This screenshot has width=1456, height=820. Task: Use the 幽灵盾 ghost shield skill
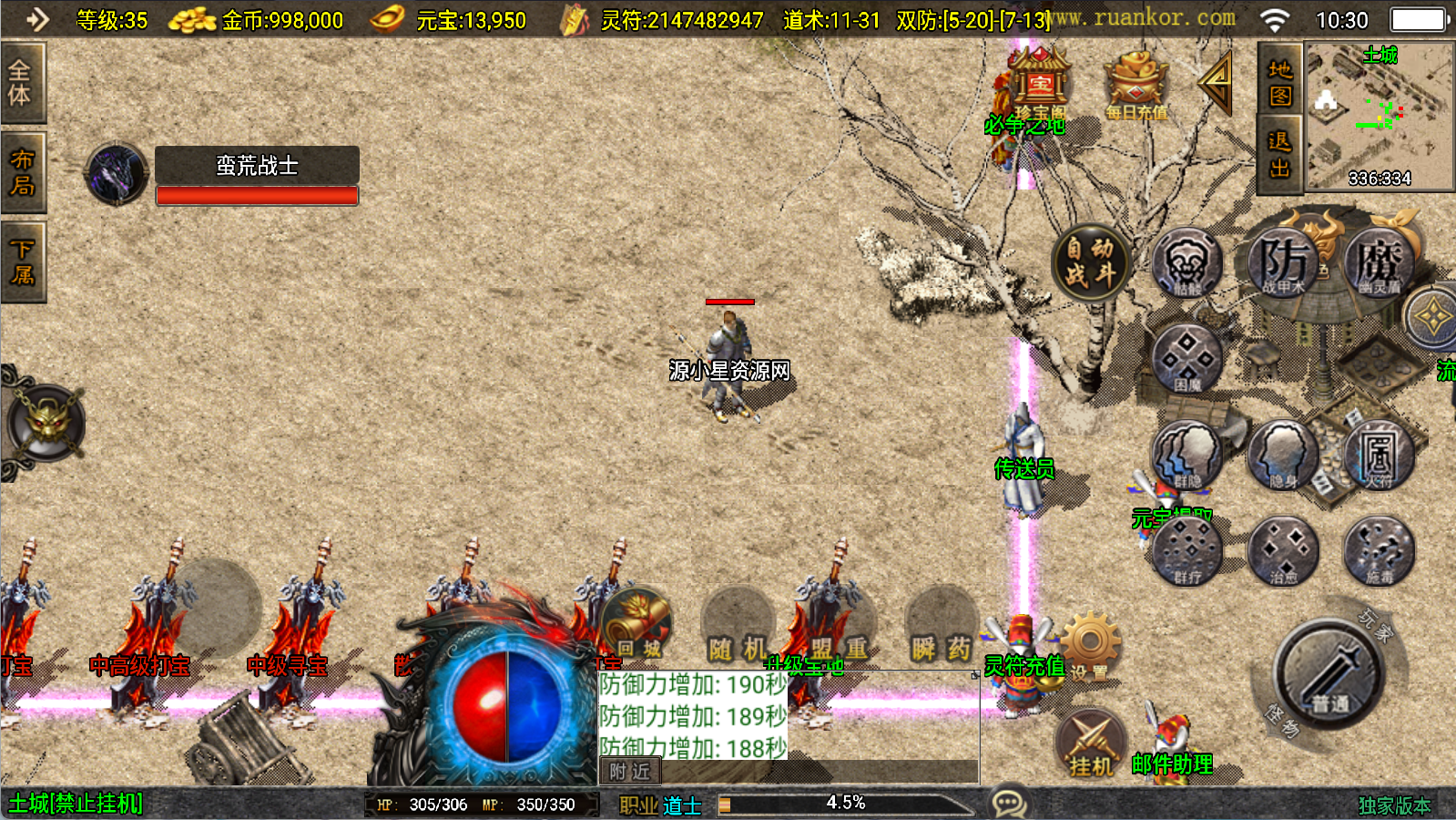[1378, 262]
